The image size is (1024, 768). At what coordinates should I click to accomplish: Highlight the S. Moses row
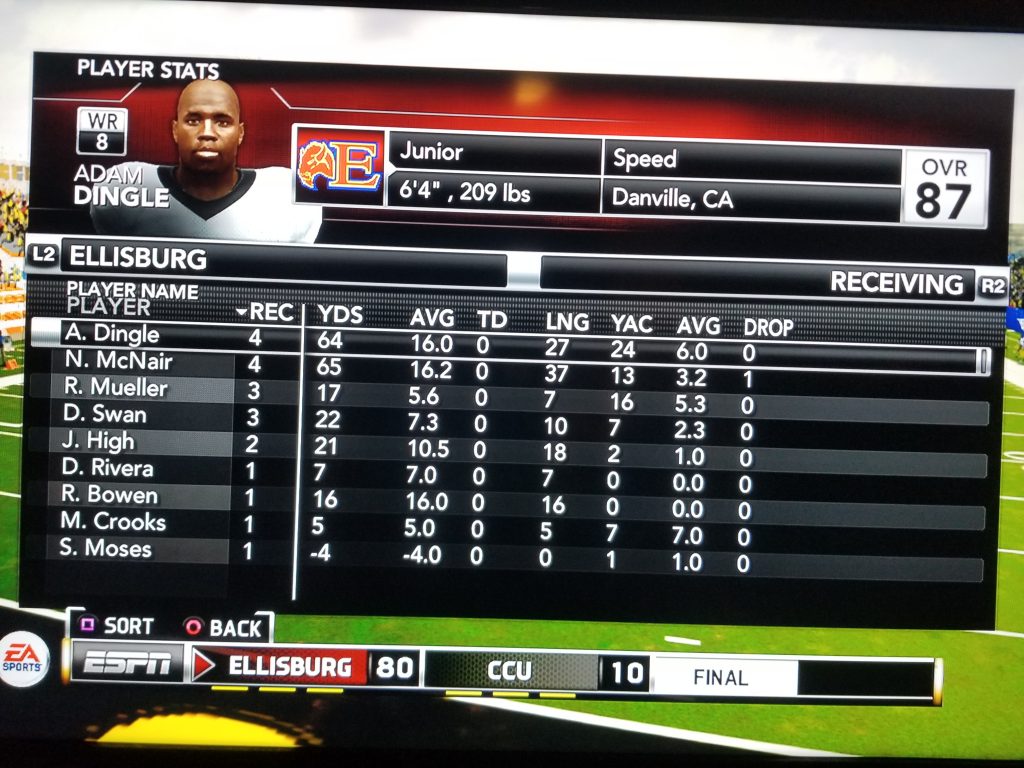tap(105, 549)
